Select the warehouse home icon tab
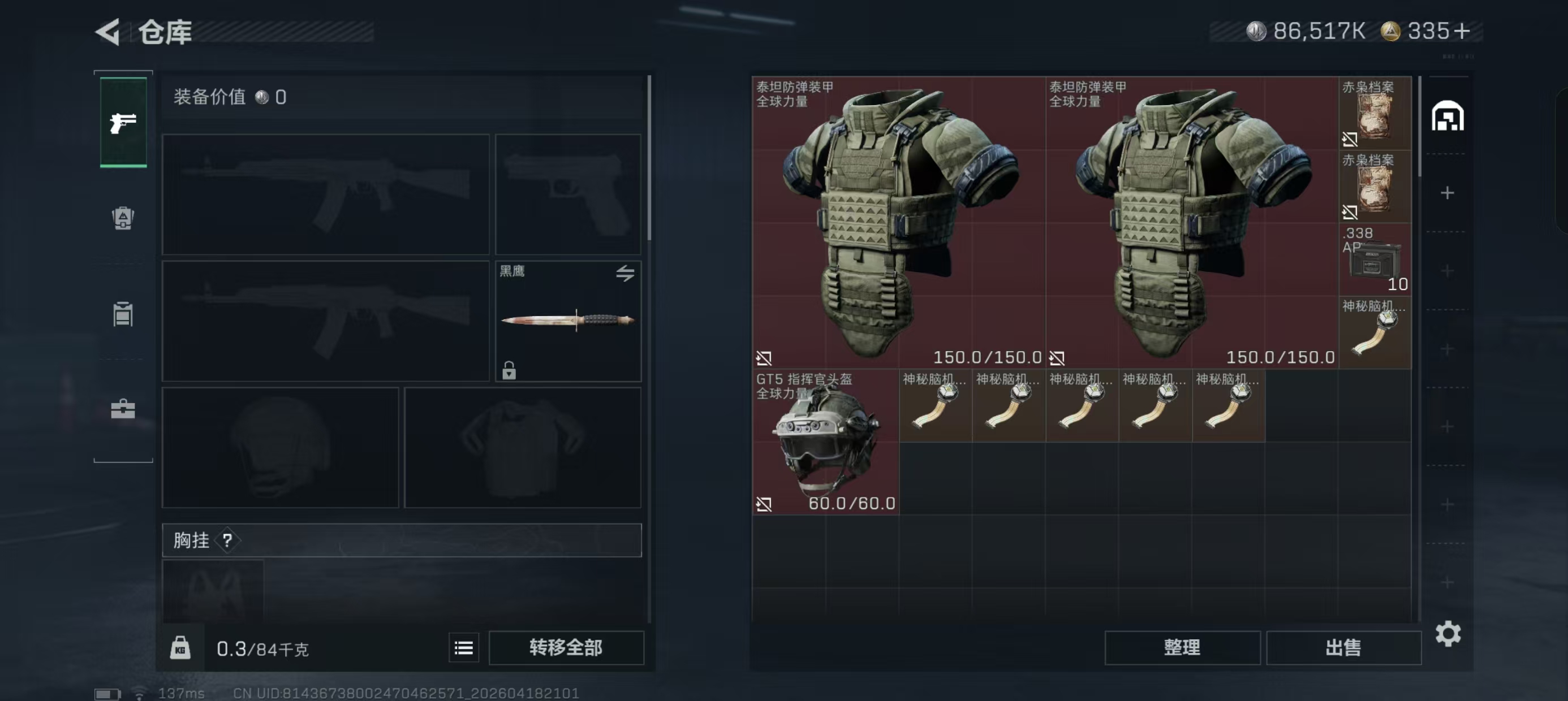Image resolution: width=1568 pixels, height=701 pixels. coord(1447,116)
